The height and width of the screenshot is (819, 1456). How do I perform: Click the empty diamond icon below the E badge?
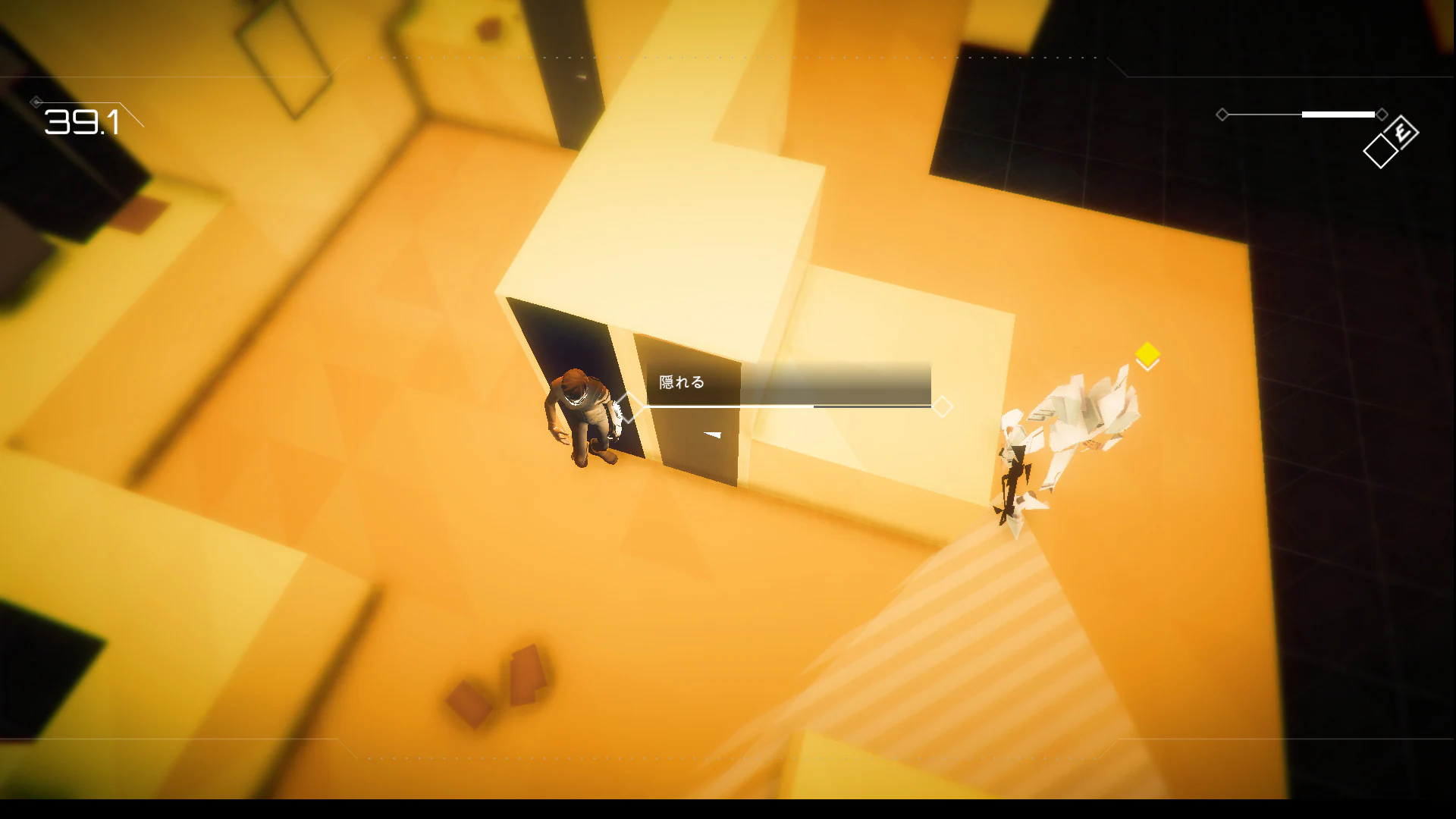click(1382, 149)
